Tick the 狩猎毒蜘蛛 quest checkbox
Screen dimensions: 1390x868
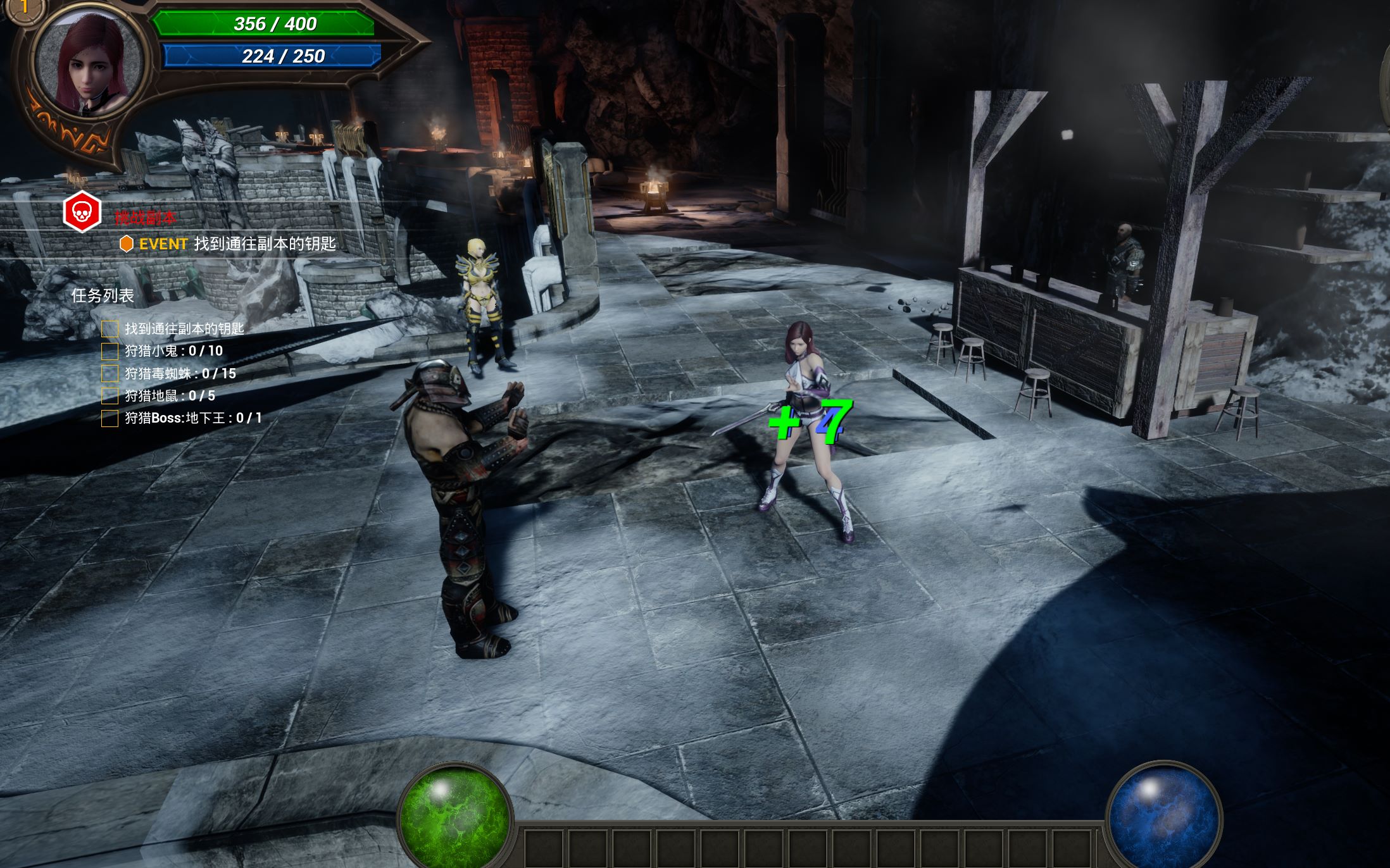(x=110, y=374)
